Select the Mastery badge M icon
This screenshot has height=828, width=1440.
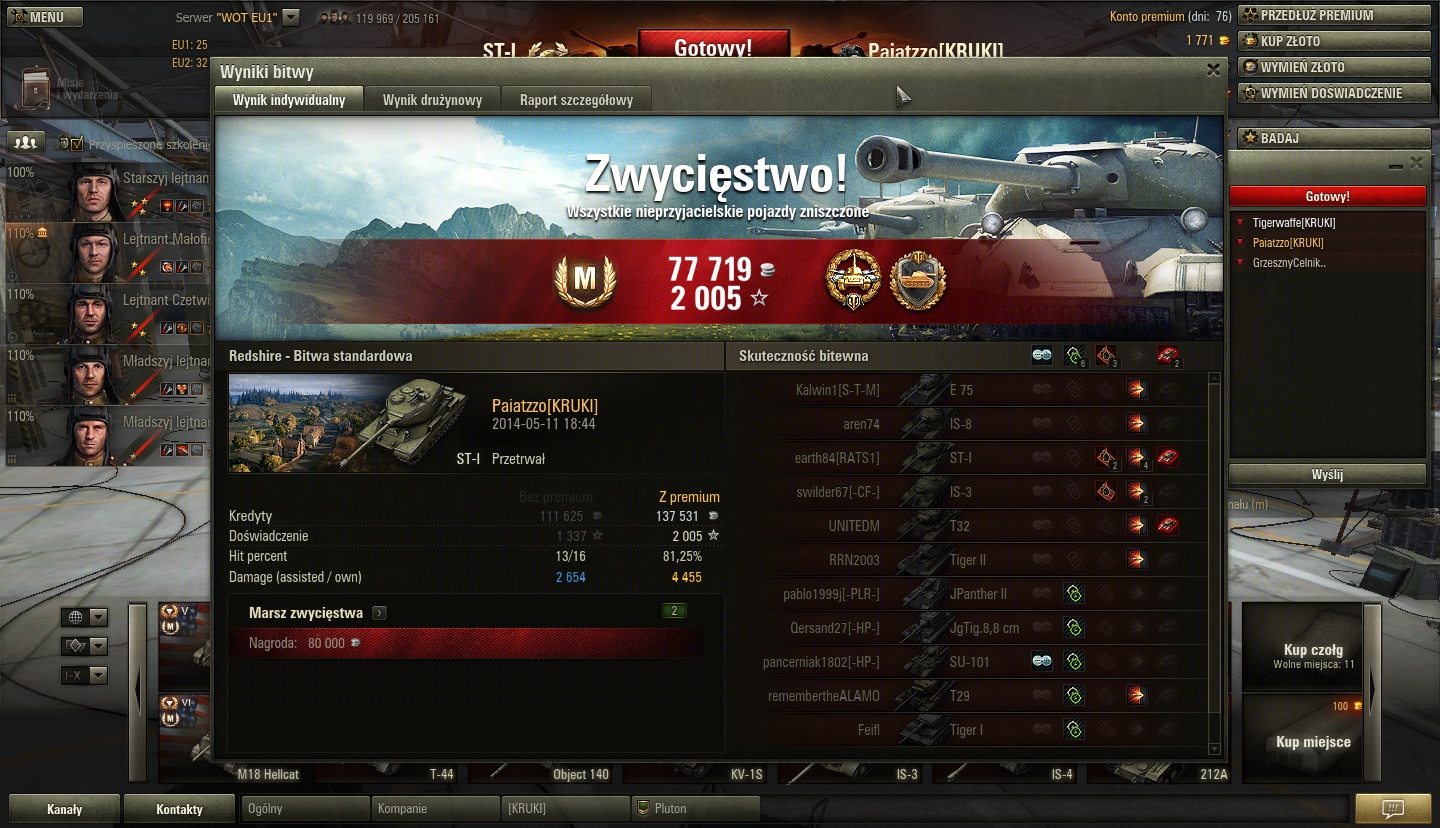tap(584, 284)
